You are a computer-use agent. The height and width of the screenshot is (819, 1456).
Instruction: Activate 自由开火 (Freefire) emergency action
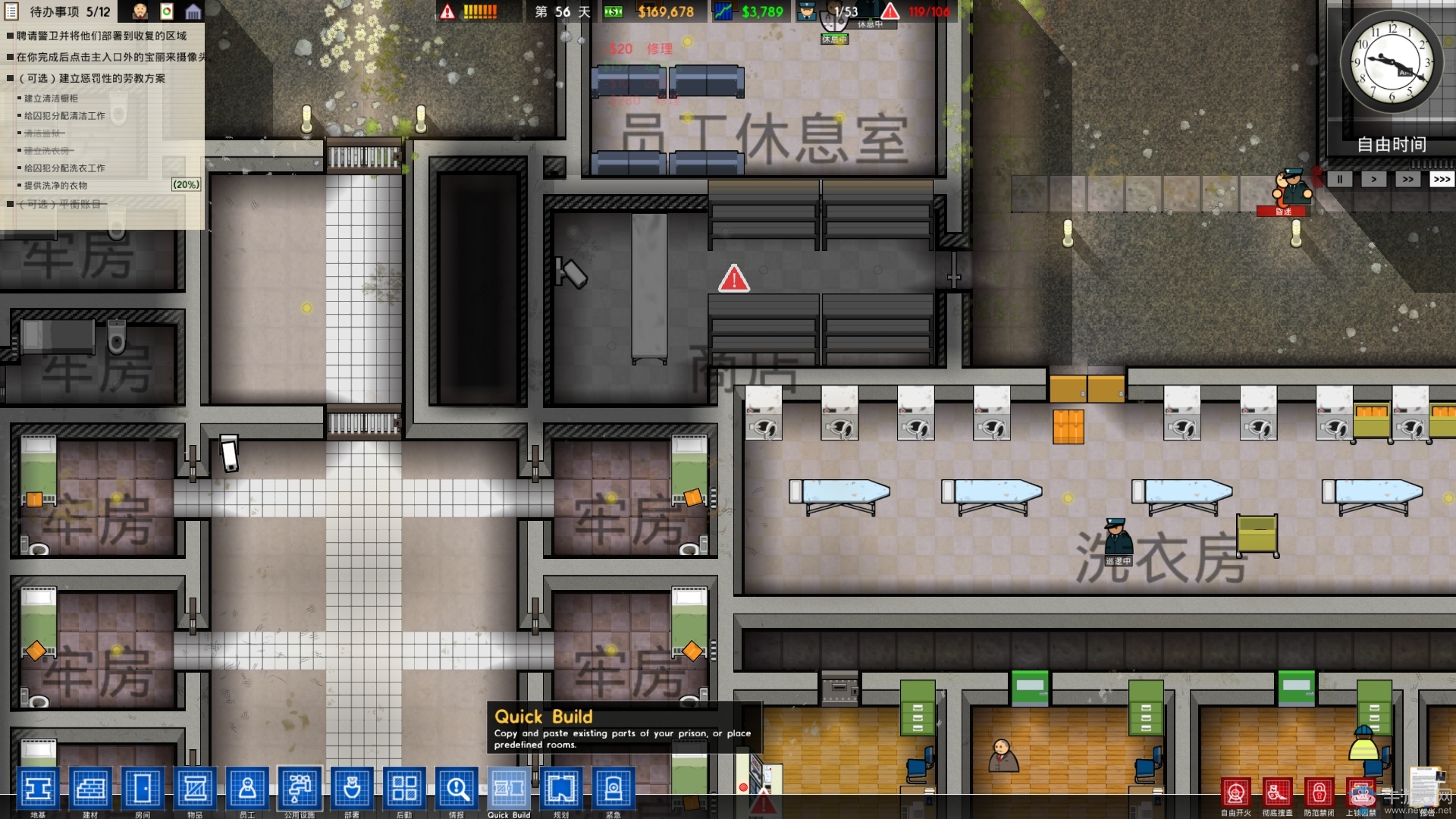click(x=1236, y=793)
